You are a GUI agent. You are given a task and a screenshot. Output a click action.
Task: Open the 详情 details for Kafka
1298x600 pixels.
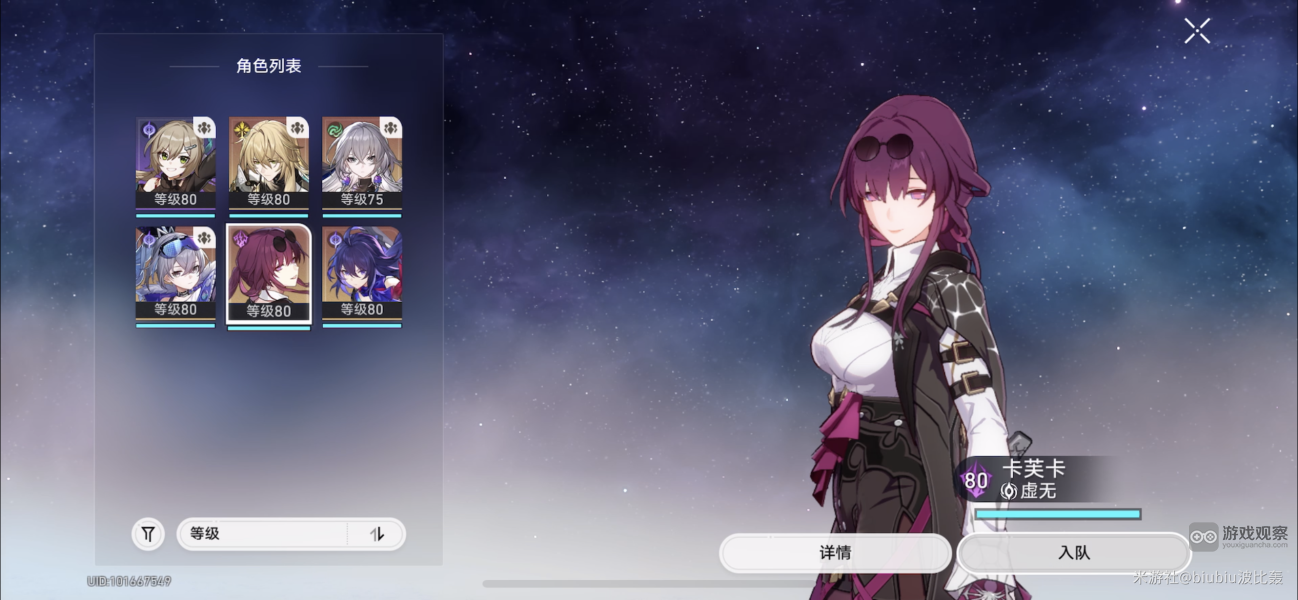pyautogui.click(x=835, y=553)
